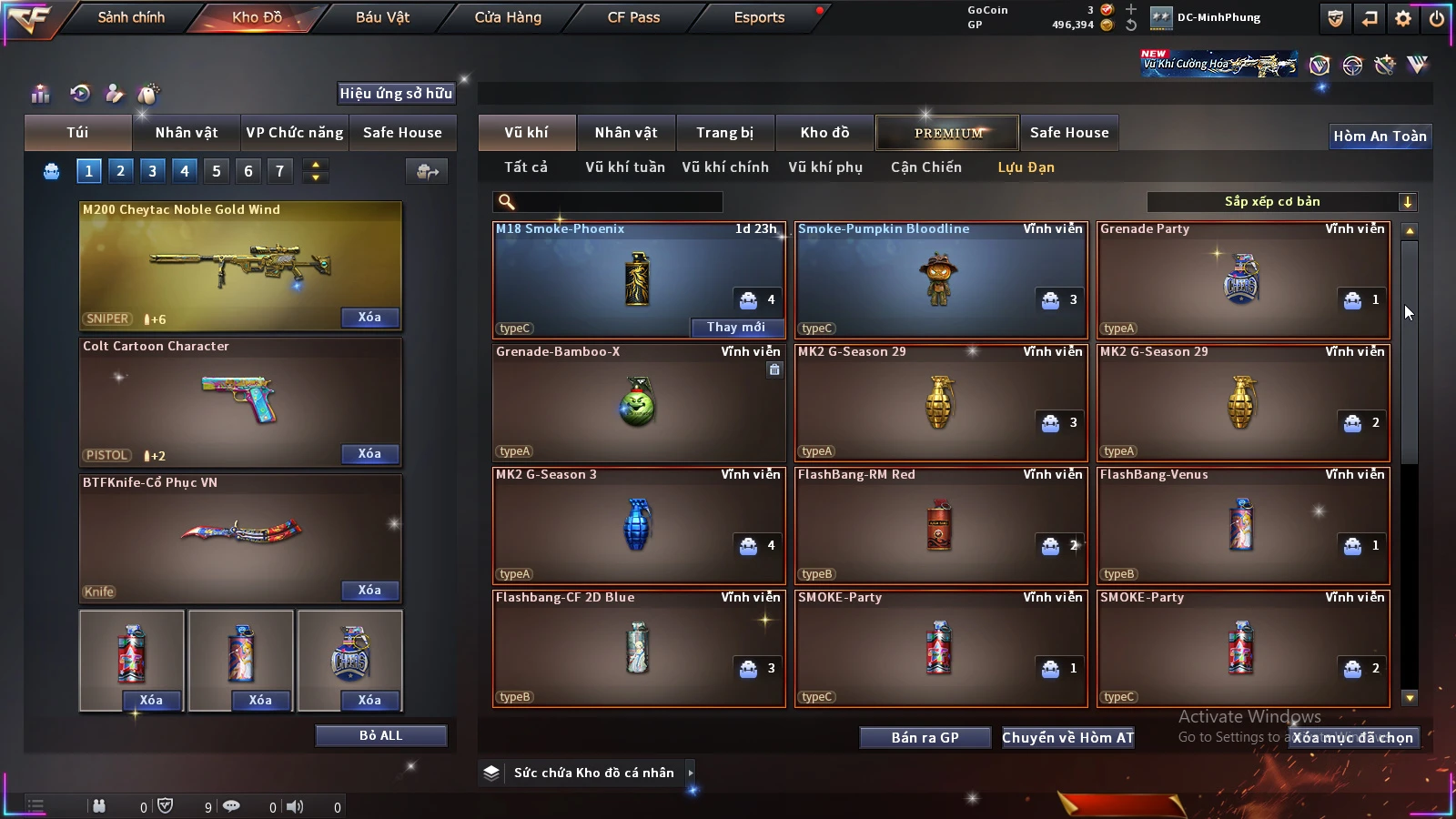Image resolution: width=1456 pixels, height=819 pixels.
Task: Clear all equipped items with Bỏ ALL
Action: (x=380, y=735)
